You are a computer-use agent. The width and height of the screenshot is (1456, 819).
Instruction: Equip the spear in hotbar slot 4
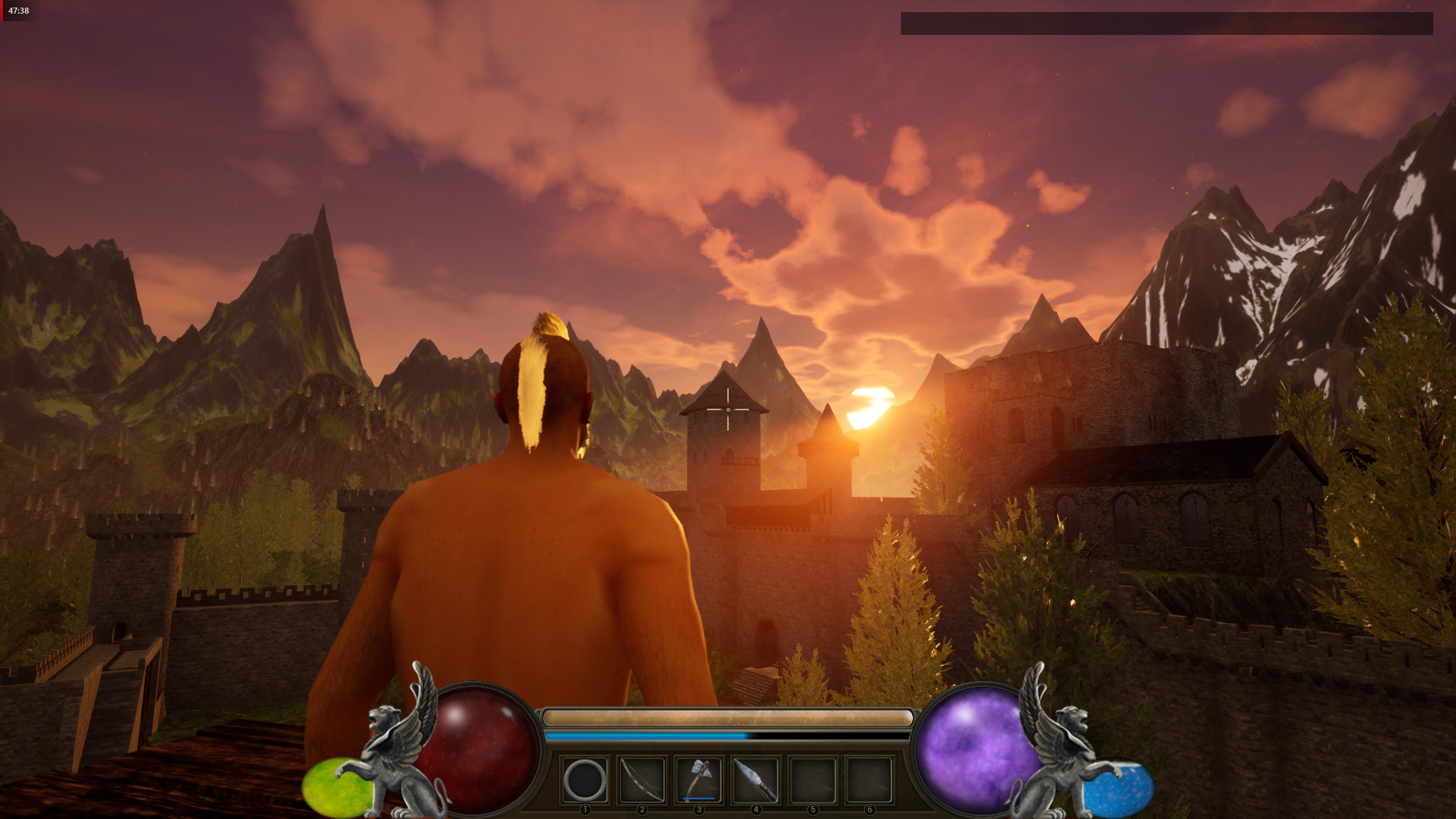(757, 781)
